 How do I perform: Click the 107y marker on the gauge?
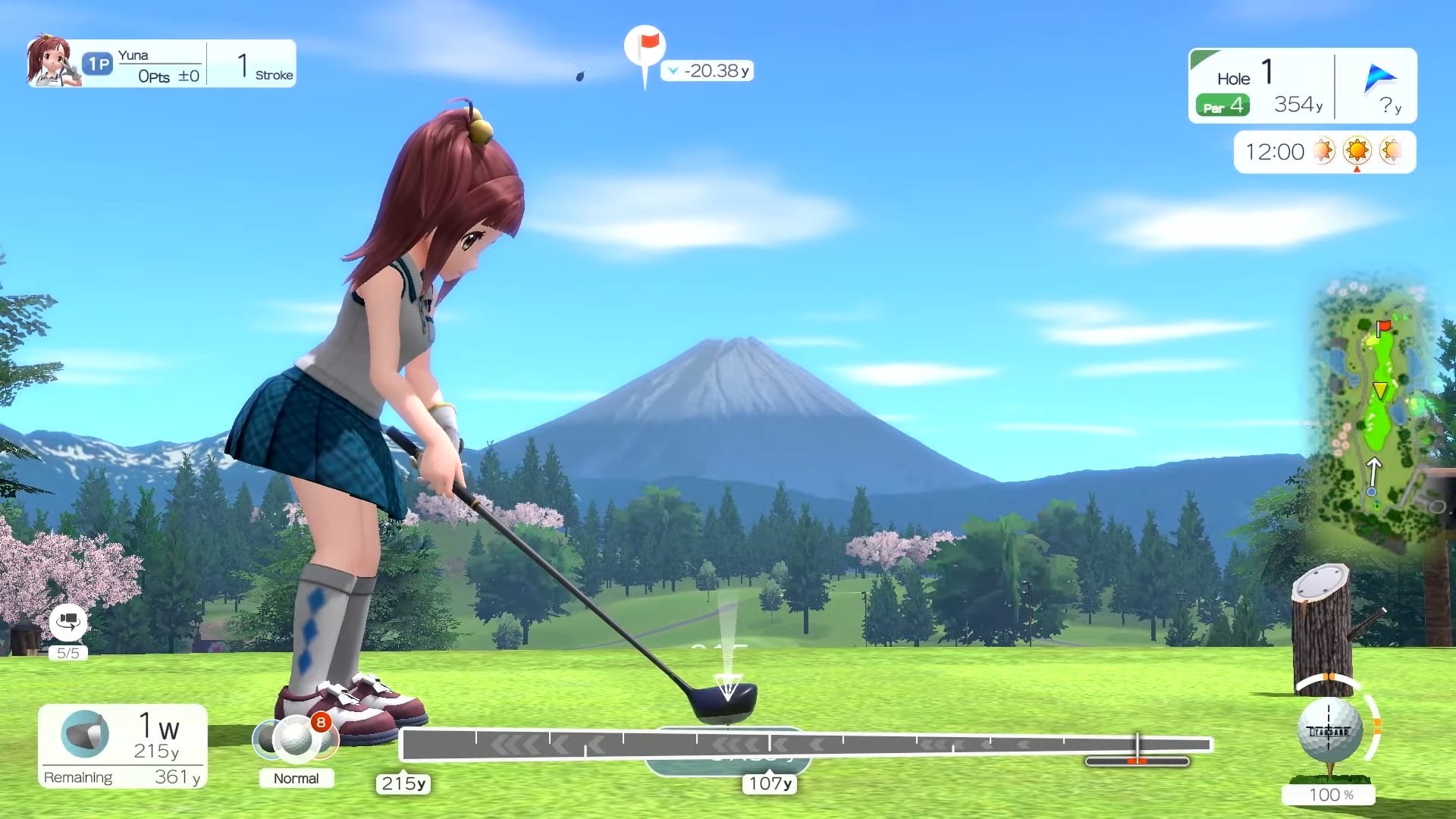(x=769, y=785)
